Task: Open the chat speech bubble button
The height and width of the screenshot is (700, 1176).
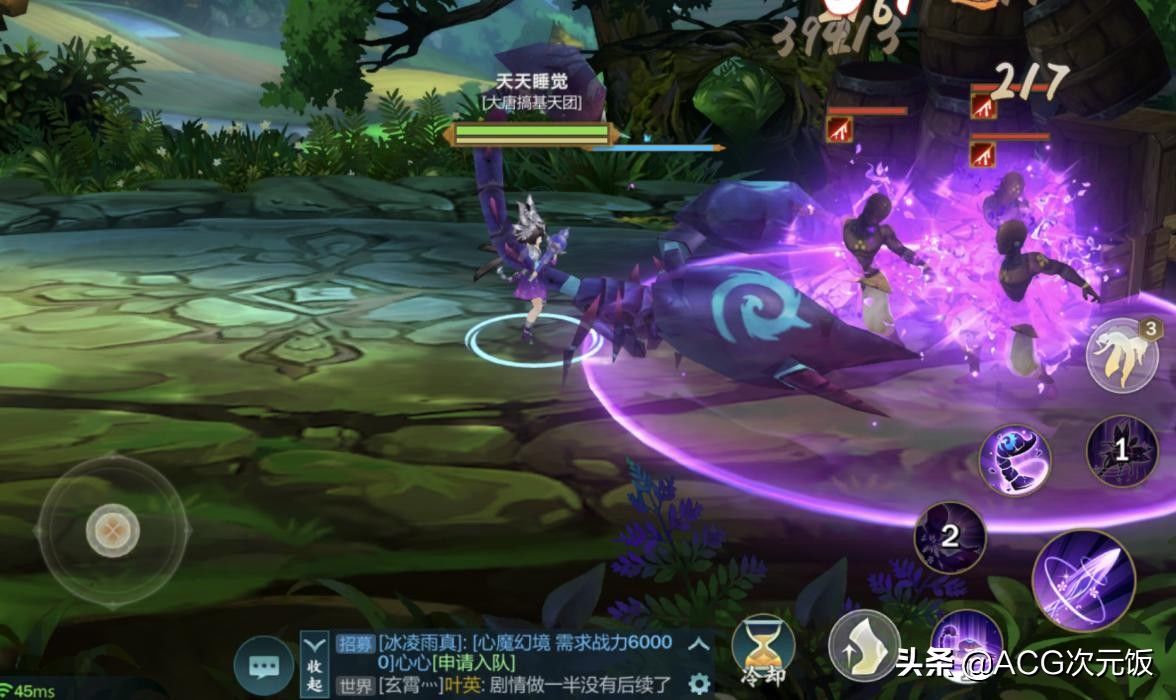Action: (264, 666)
